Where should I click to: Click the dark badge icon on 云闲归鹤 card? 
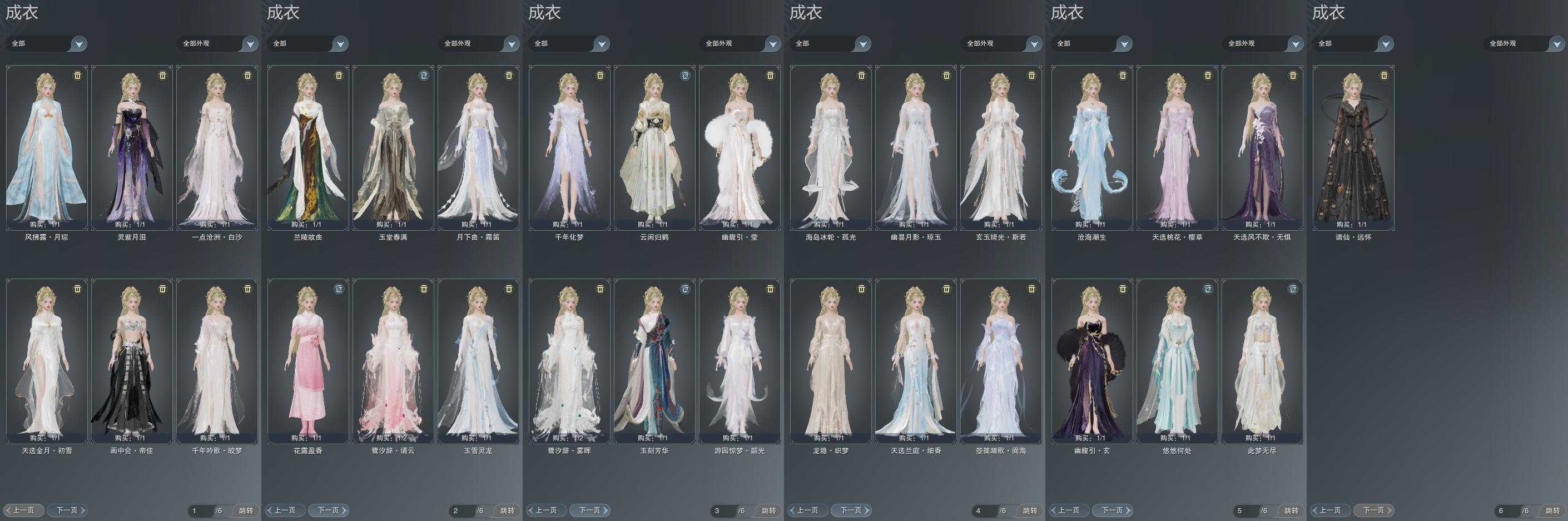685,75
